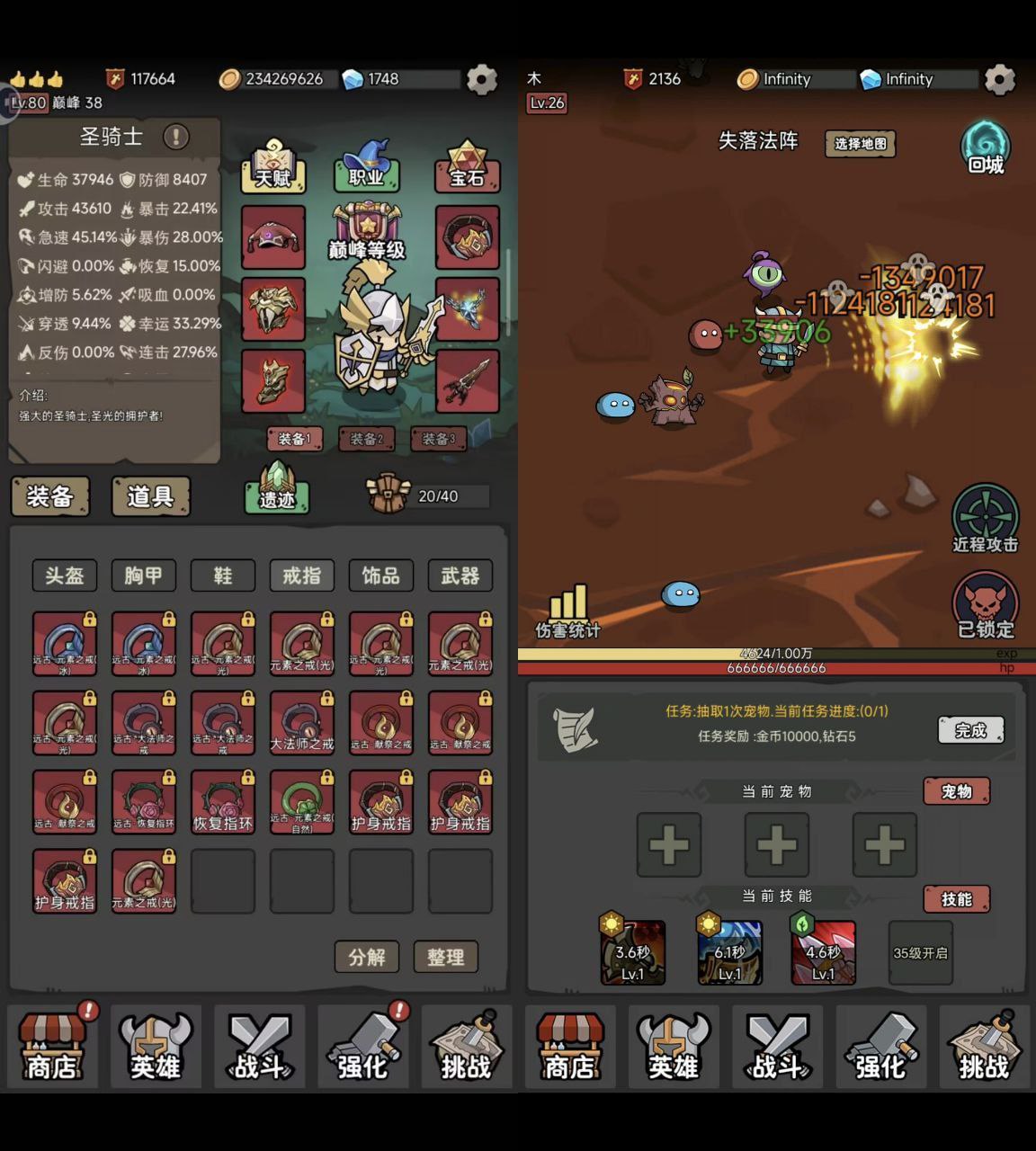
Task: Open the 宠物 pet menu
Action: 956,791
